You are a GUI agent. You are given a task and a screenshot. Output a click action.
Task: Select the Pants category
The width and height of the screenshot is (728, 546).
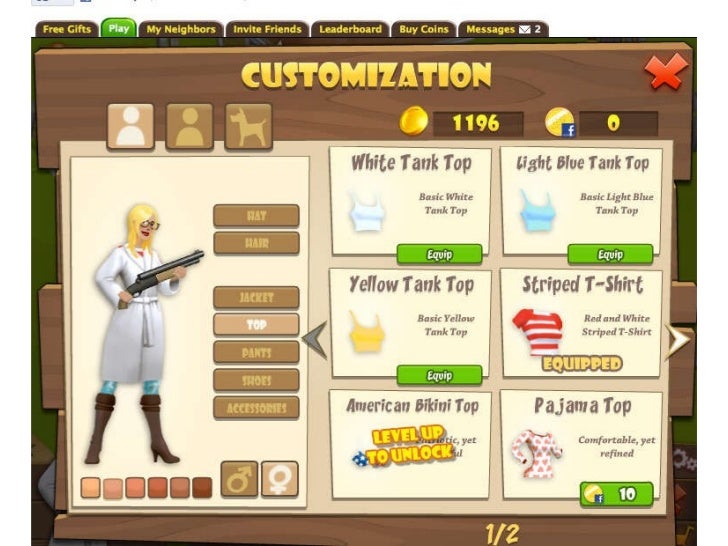pyautogui.click(x=256, y=352)
